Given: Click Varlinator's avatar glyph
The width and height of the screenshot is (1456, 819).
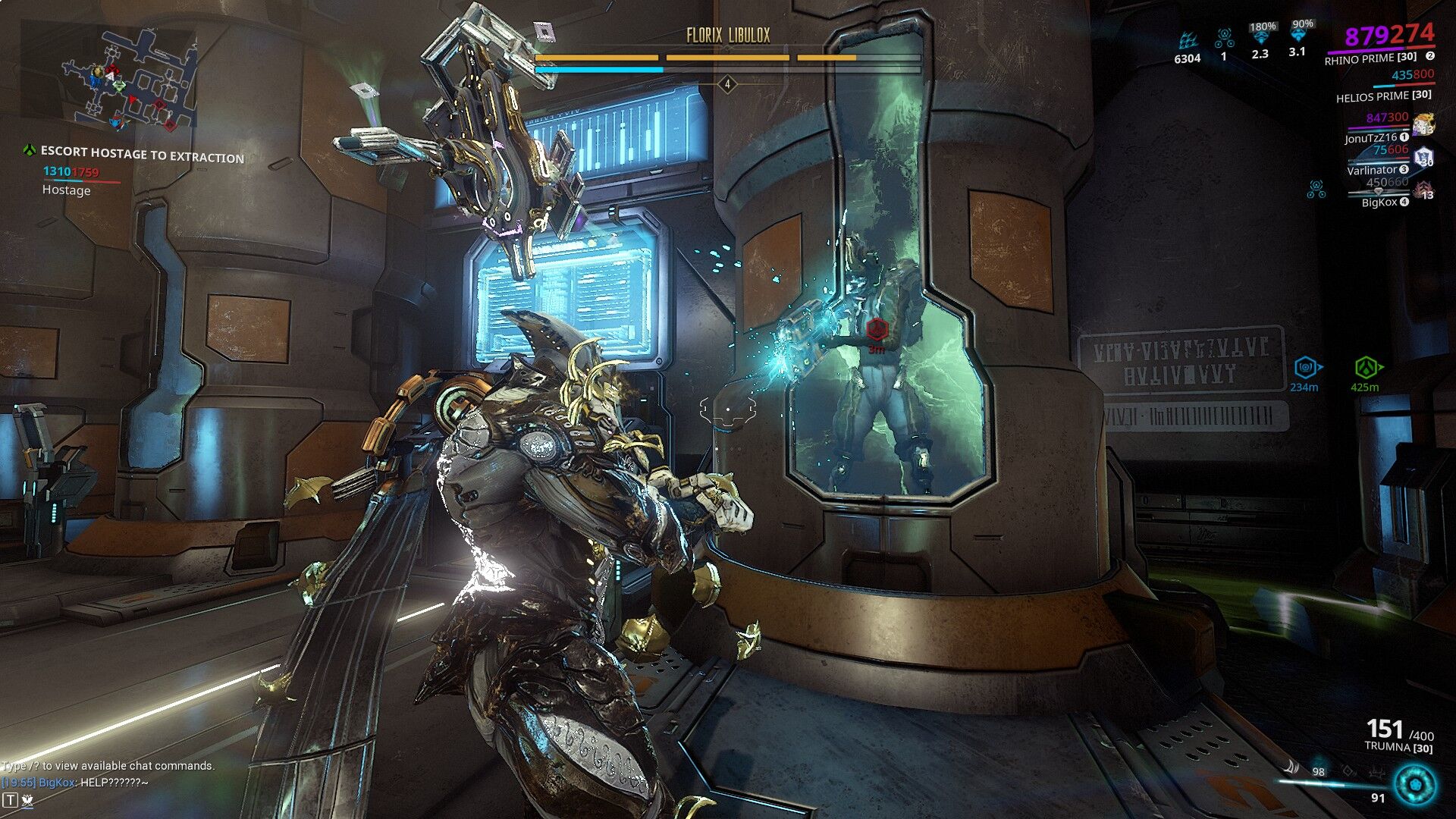Looking at the screenshot, I should coord(1423,157).
